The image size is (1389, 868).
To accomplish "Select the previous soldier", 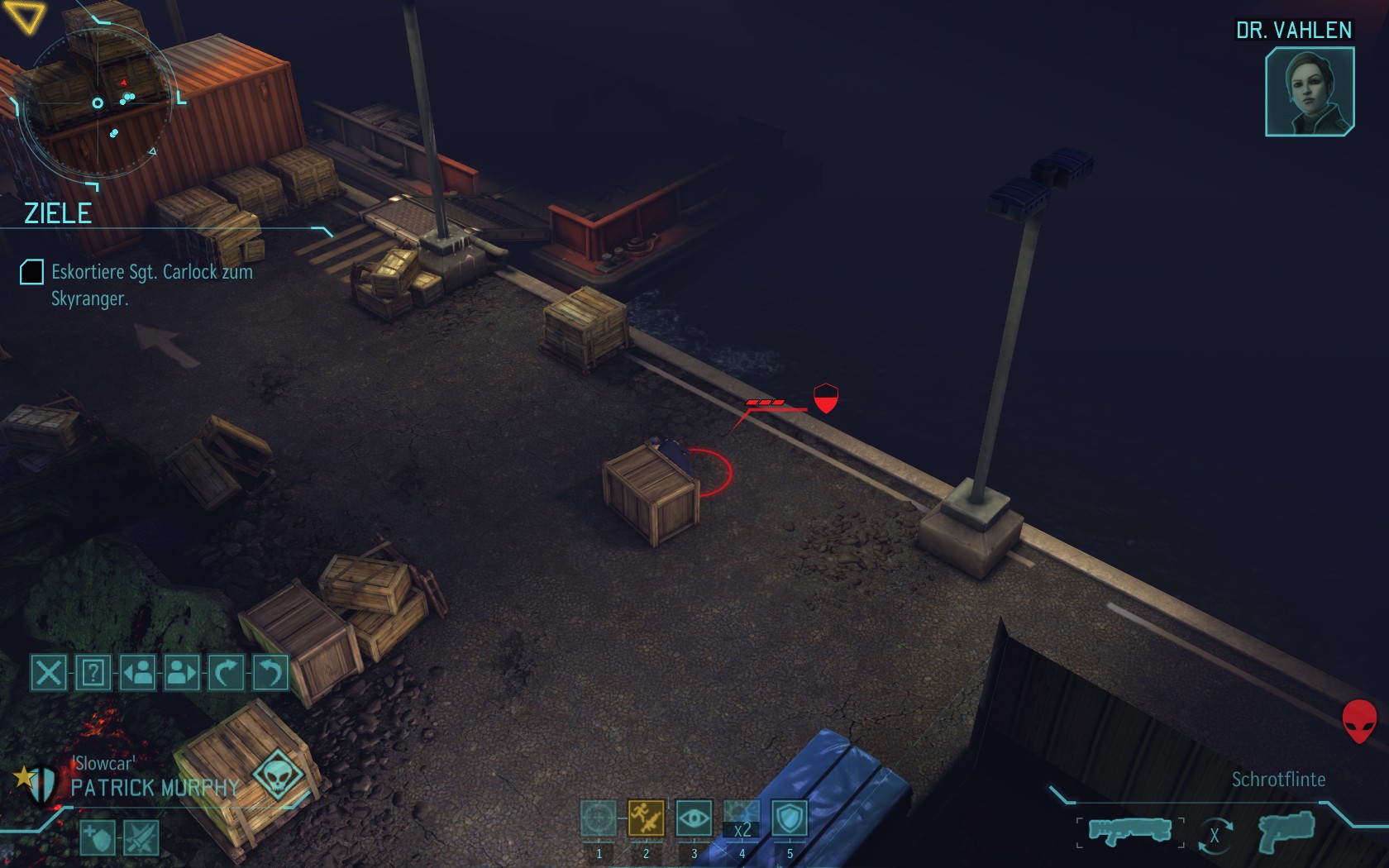I will [x=138, y=672].
